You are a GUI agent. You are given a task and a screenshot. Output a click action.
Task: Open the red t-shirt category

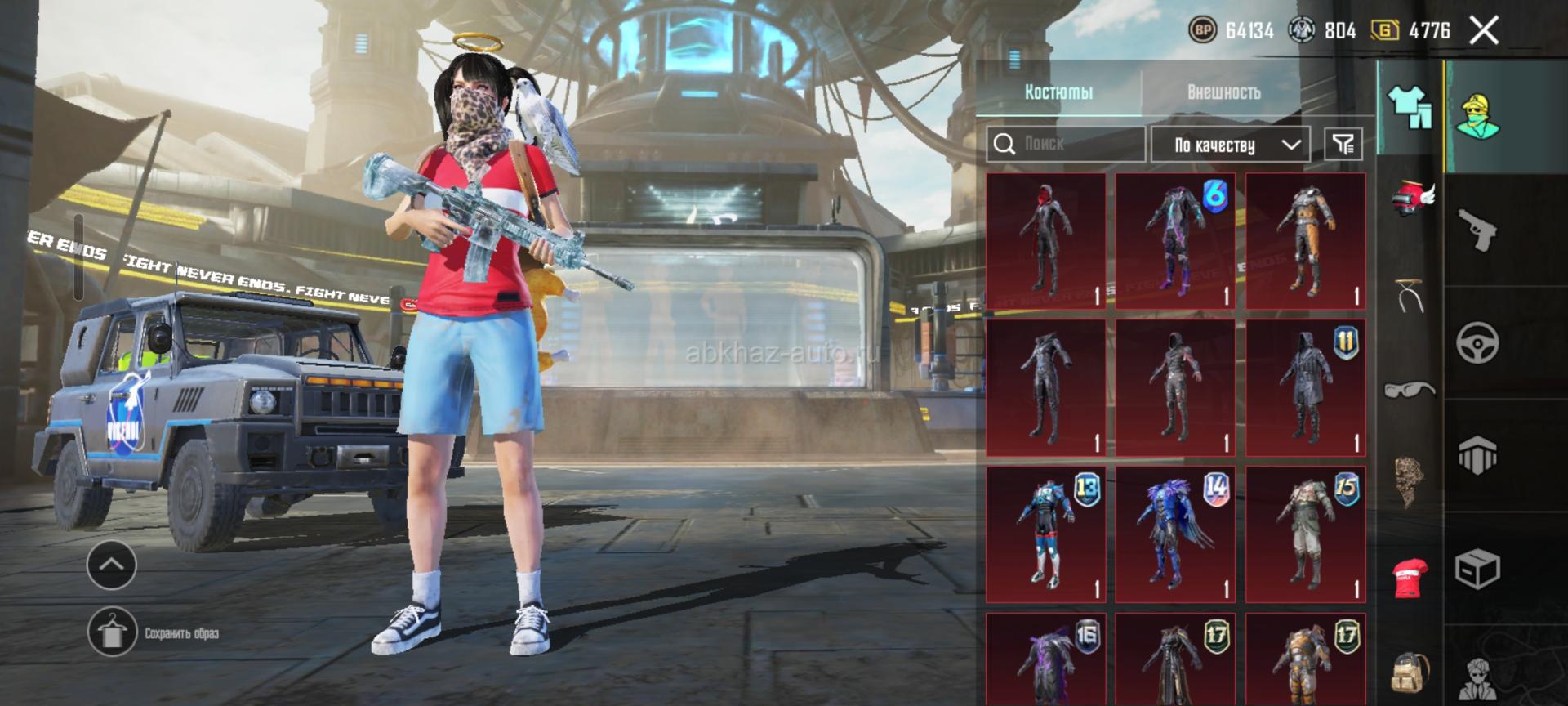click(1410, 576)
